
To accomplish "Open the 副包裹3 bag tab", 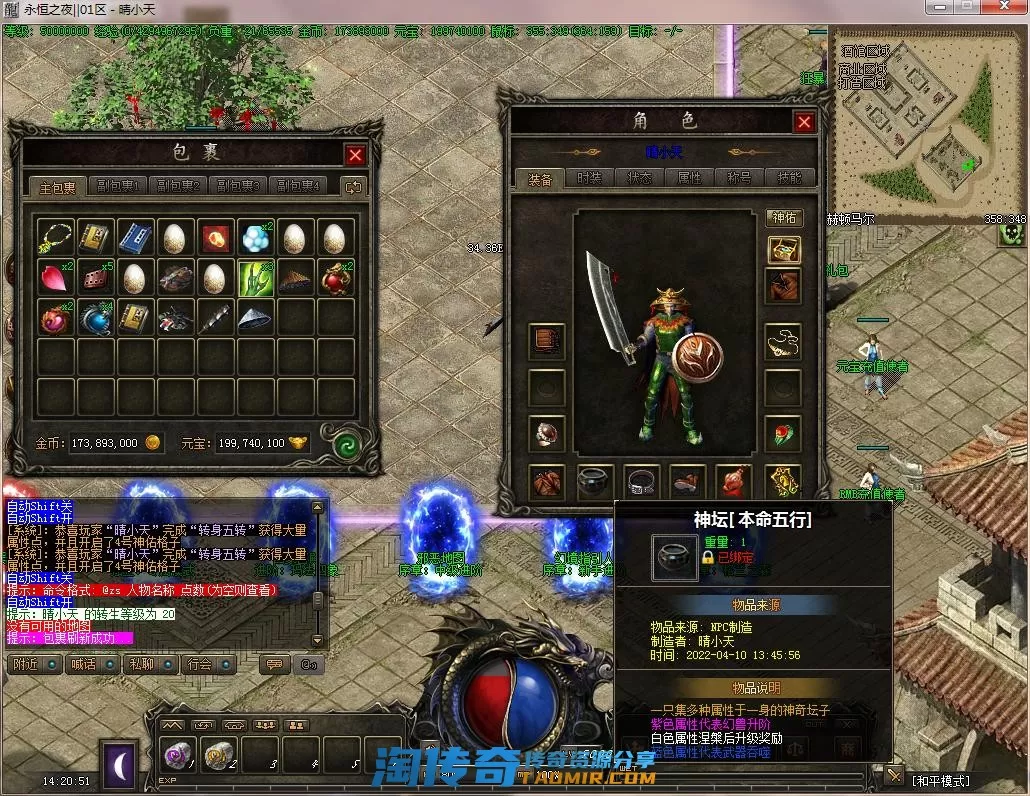I will click(238, 186).
